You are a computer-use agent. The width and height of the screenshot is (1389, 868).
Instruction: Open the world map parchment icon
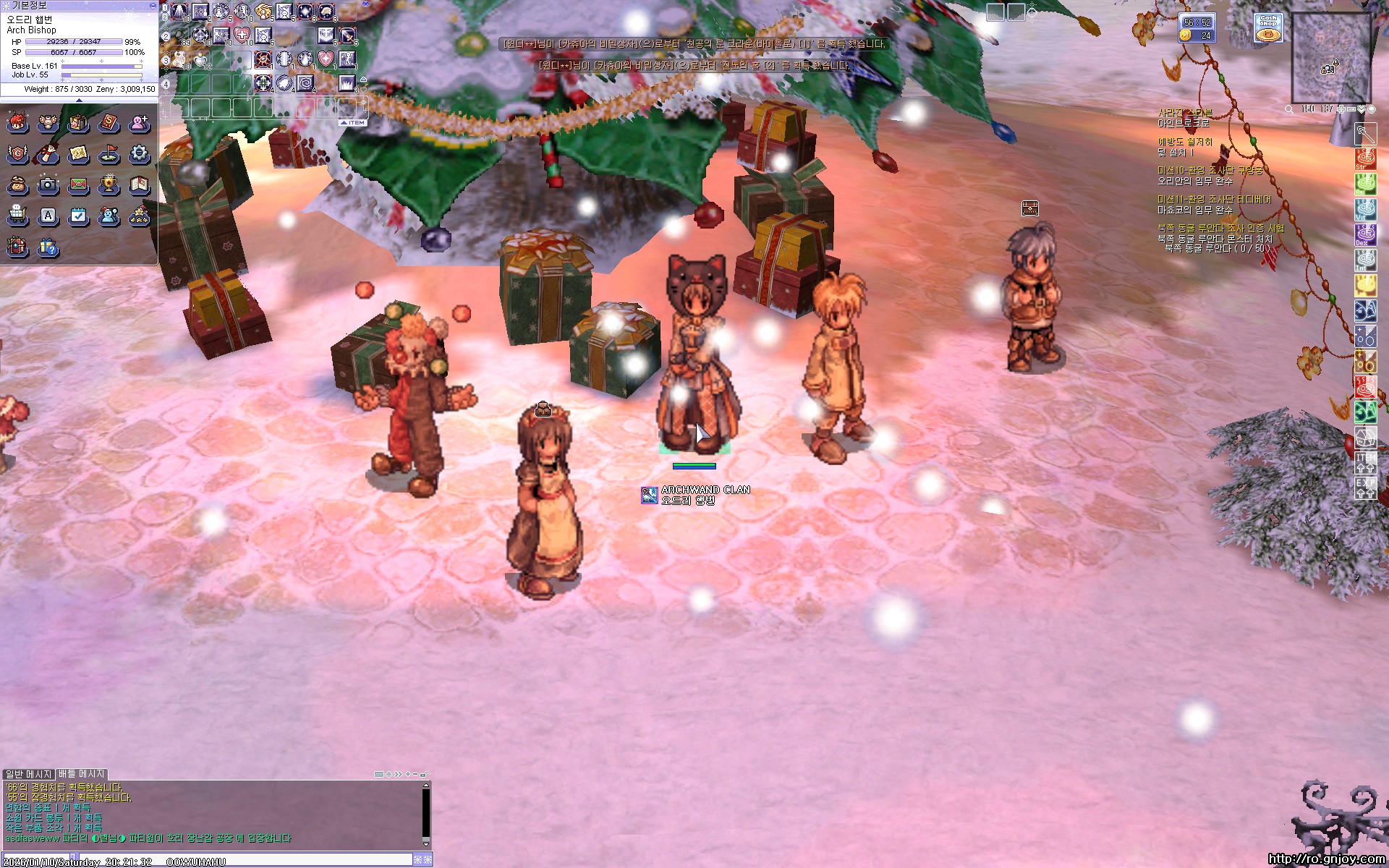pos(79,153)
